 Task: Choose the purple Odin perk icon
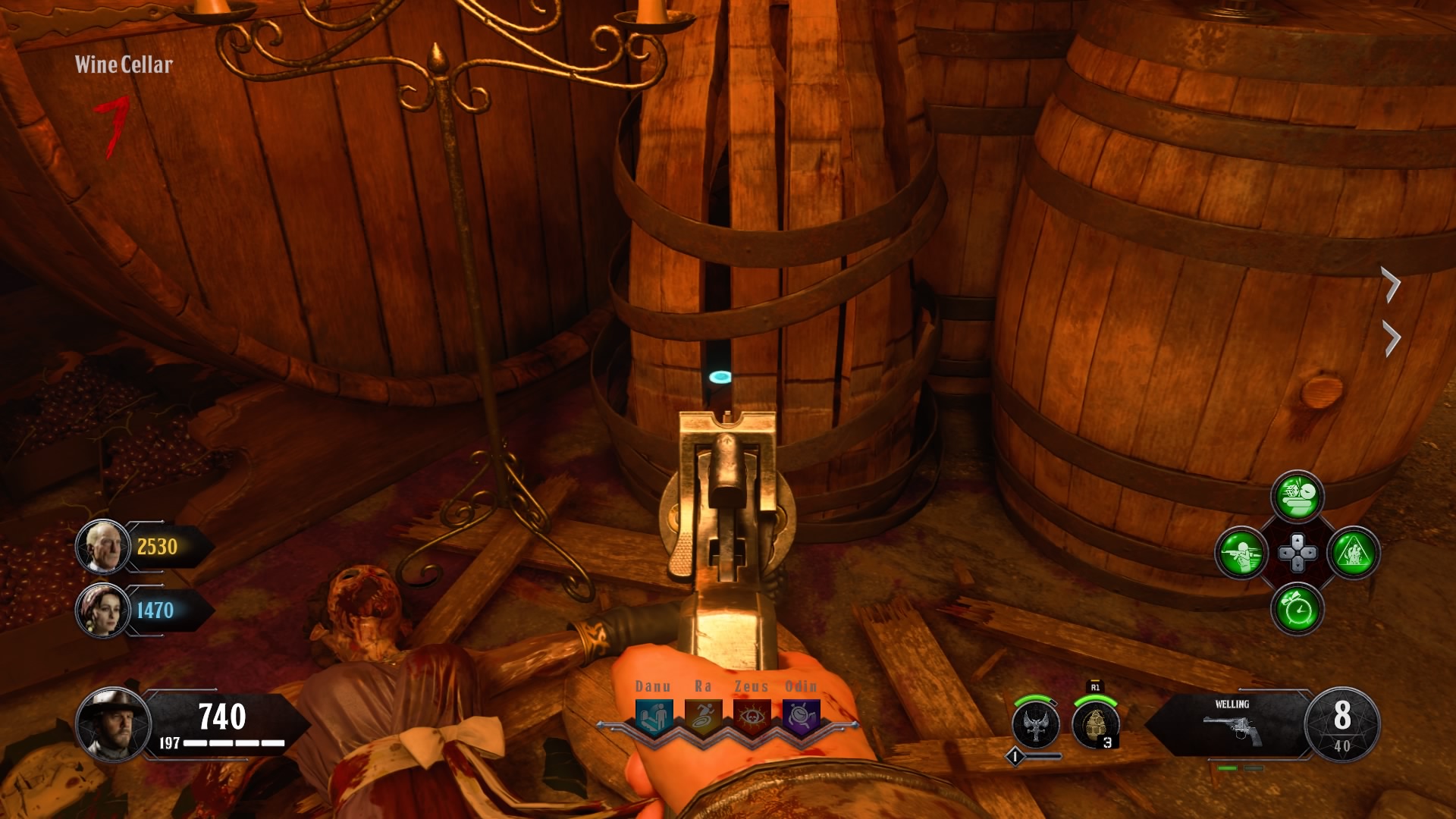pos(801,715)
